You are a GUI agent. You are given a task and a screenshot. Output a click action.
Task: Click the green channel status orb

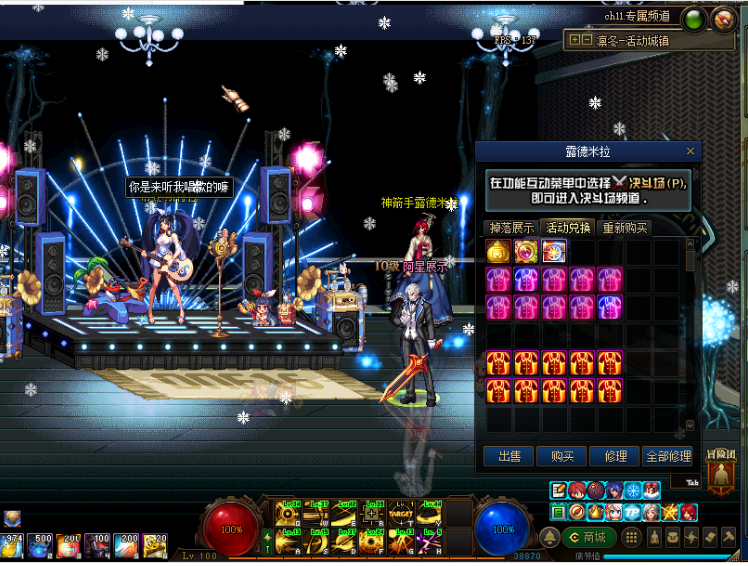click(692, 17)
